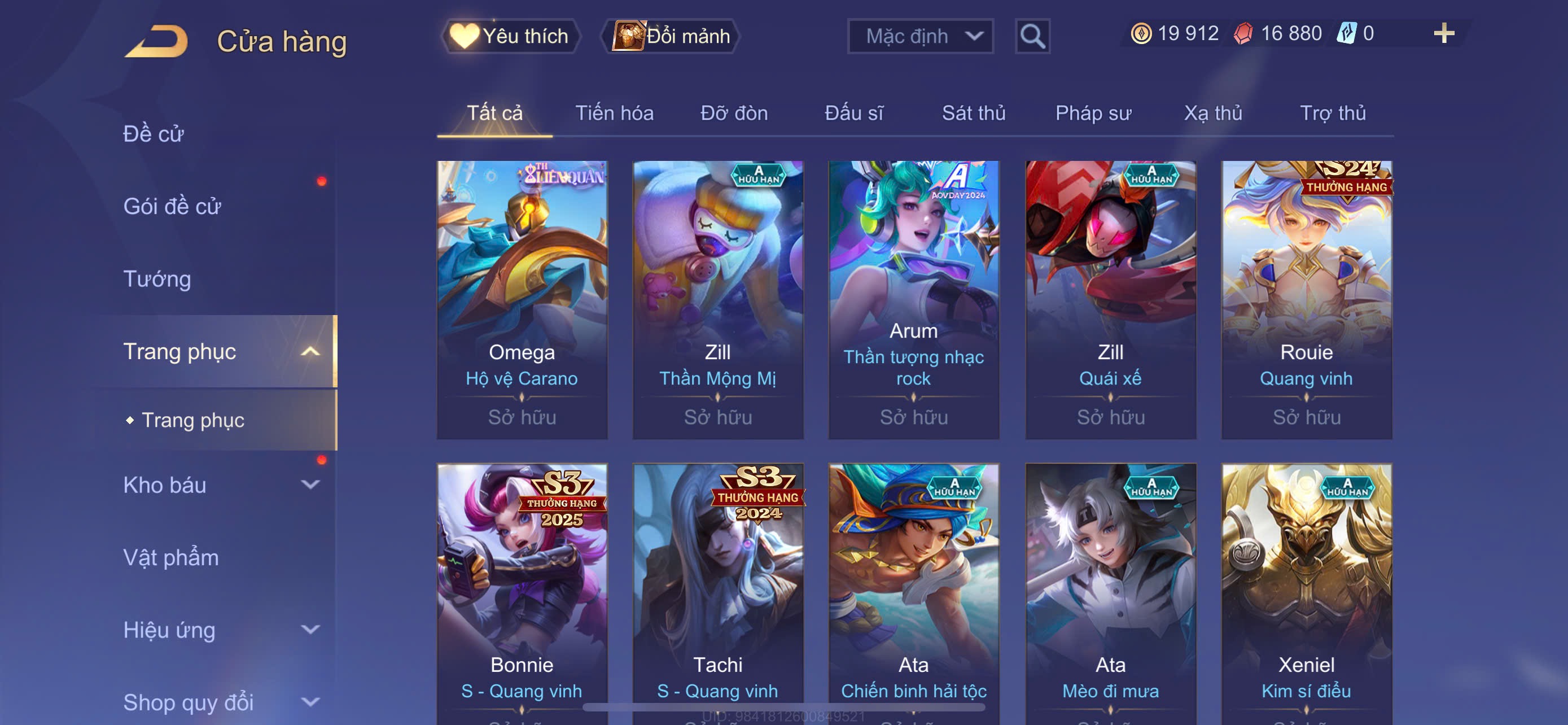Go back using the golden return arrow

click(x=156, y=41)
